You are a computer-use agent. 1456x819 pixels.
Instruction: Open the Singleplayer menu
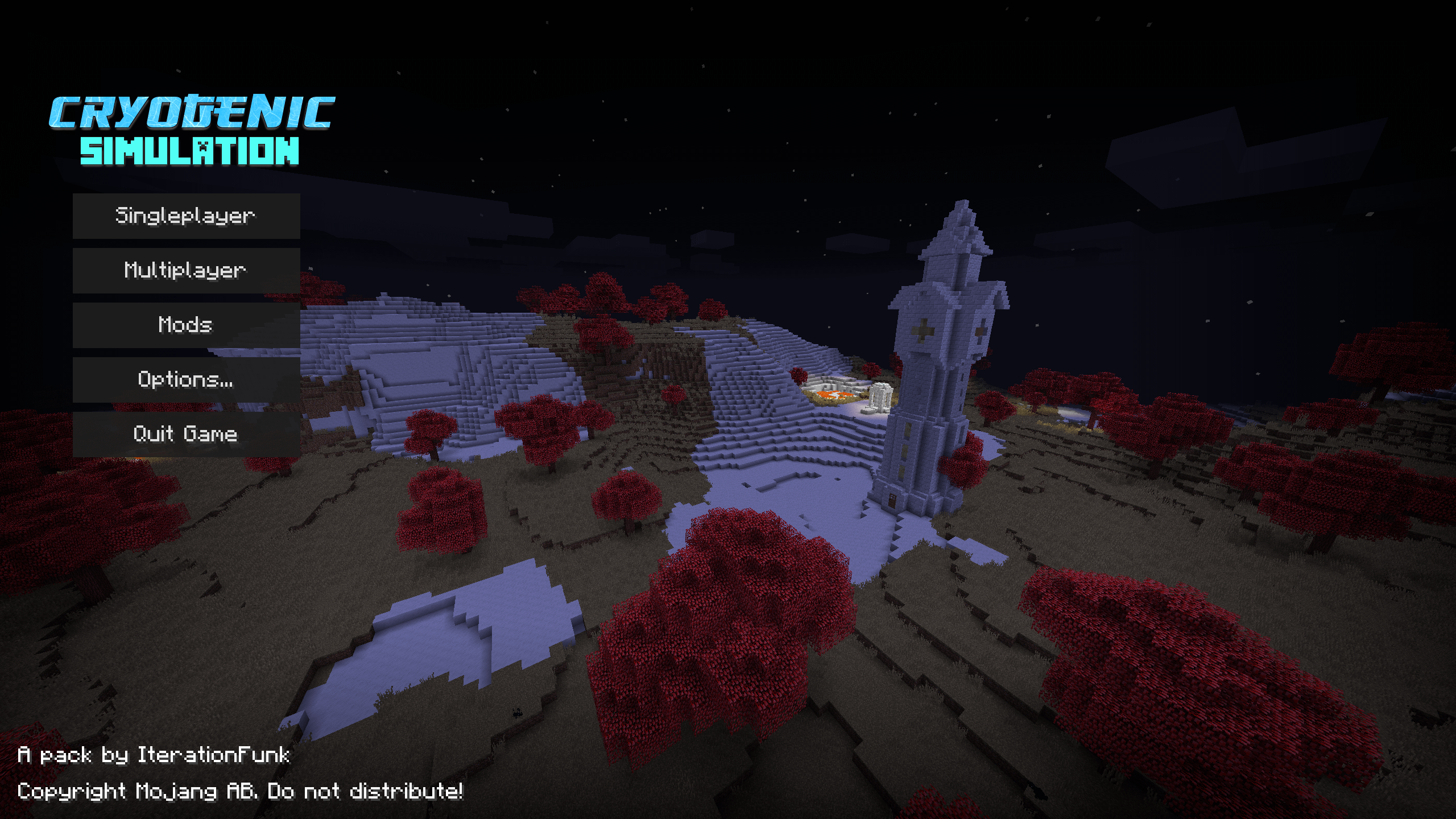click(186, 216)
